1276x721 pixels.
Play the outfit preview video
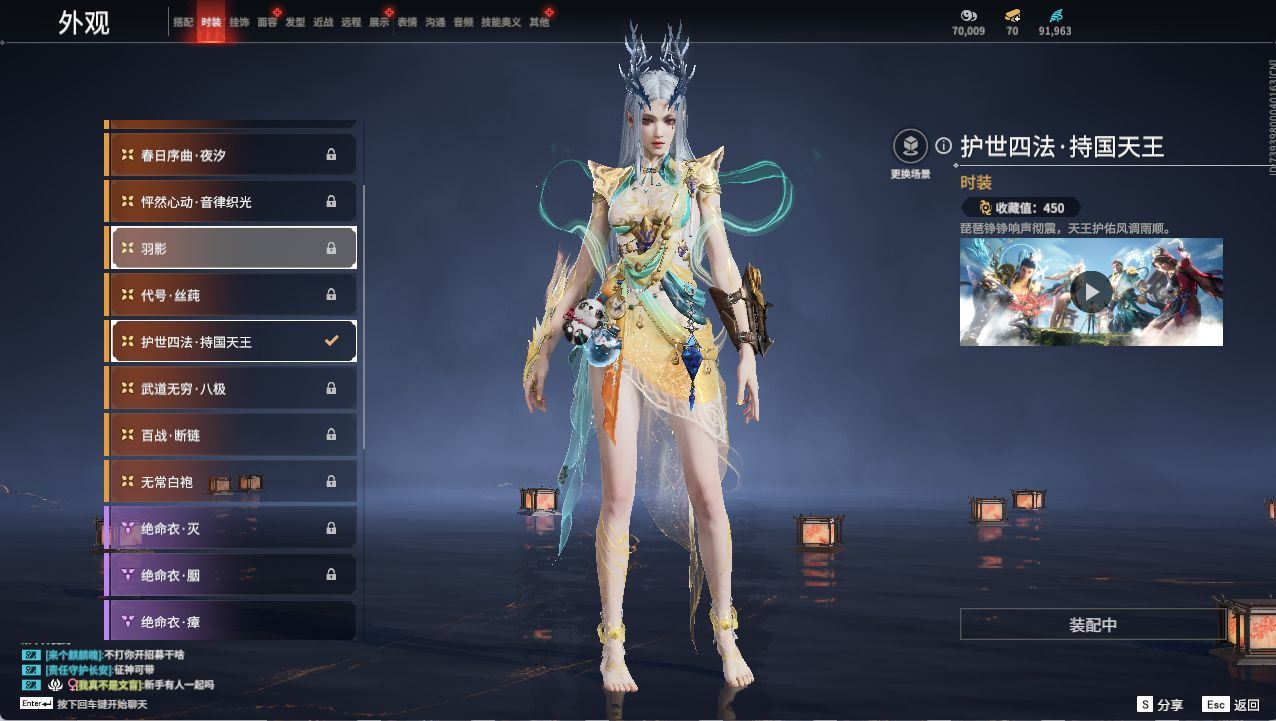[x=1091, y=292]
